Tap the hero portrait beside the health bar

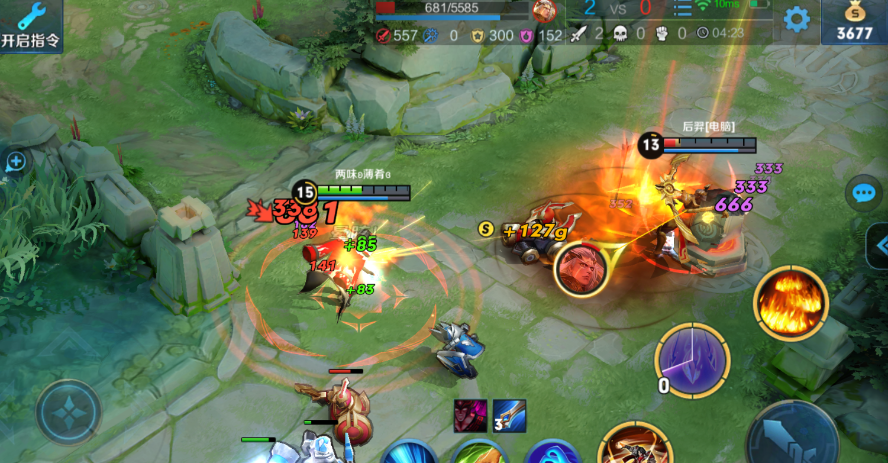tap(544, 11)
